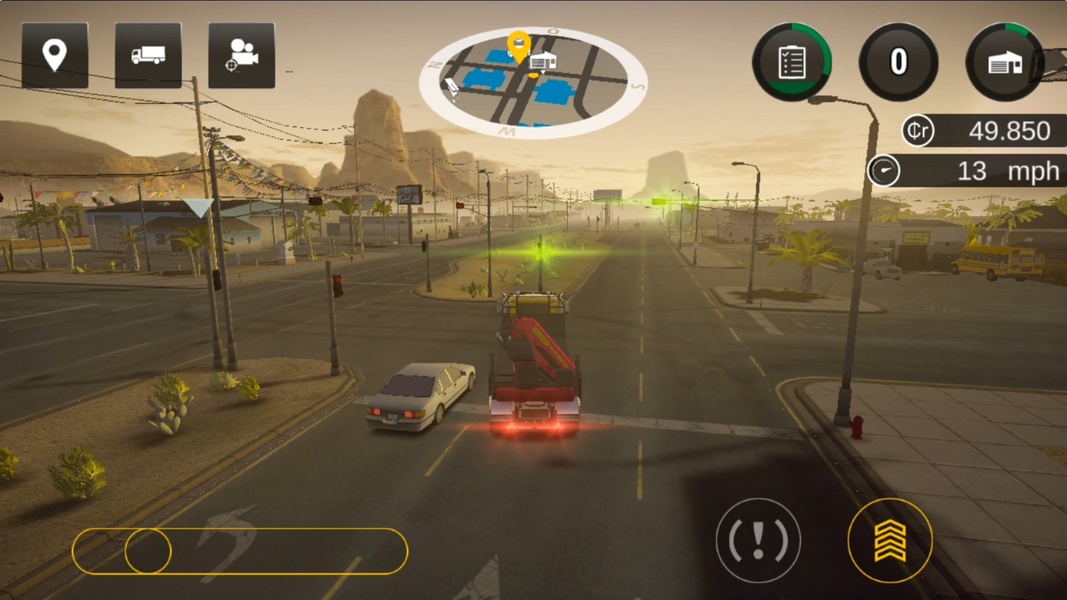Viewport: 1067px width, 600px height.
Task: Tap the yellow chevron accelerator button
Action: (890, 541)
